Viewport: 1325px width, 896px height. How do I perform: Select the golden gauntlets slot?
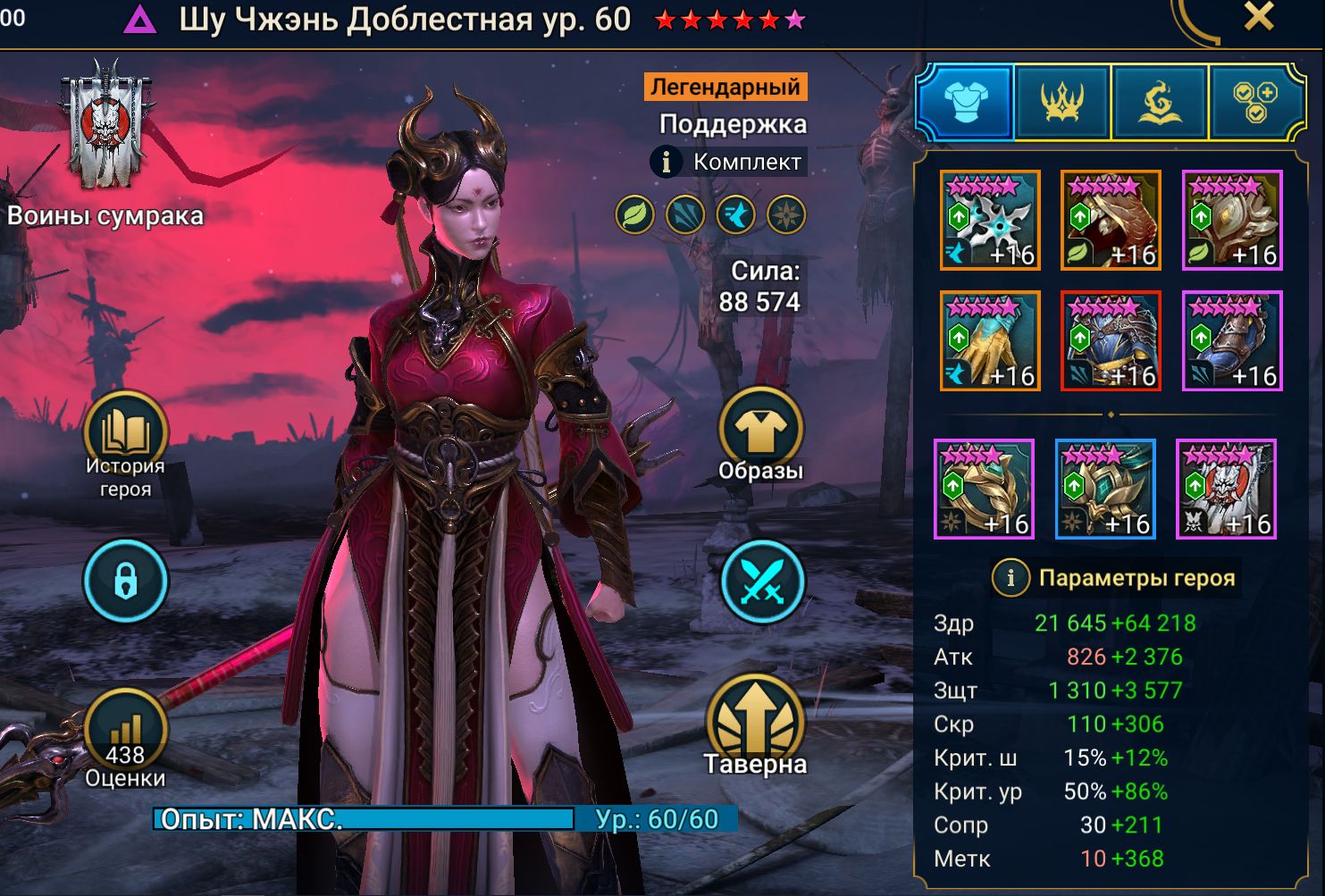(x=990, y=340)
